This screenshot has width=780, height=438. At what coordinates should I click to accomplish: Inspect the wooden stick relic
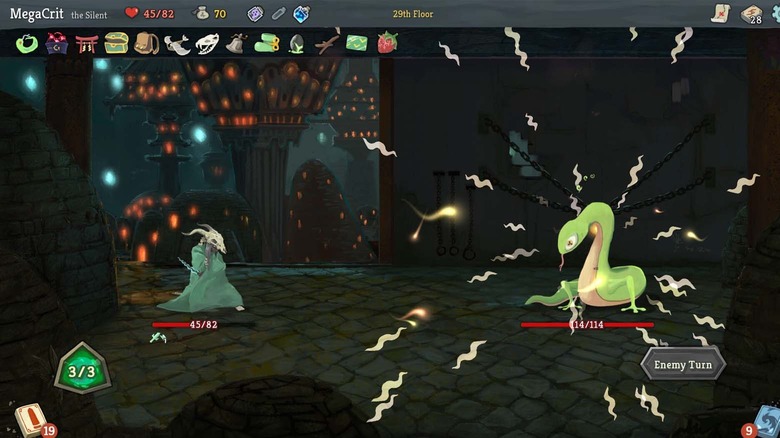[x=327, y=43]
